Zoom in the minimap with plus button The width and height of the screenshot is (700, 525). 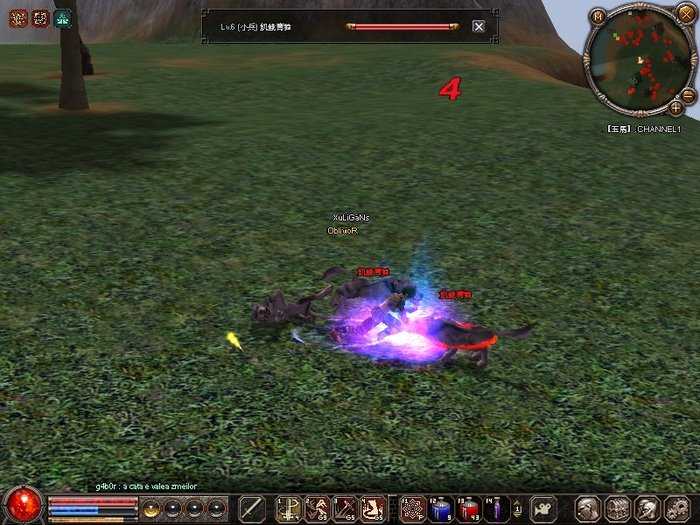[676, 106]
